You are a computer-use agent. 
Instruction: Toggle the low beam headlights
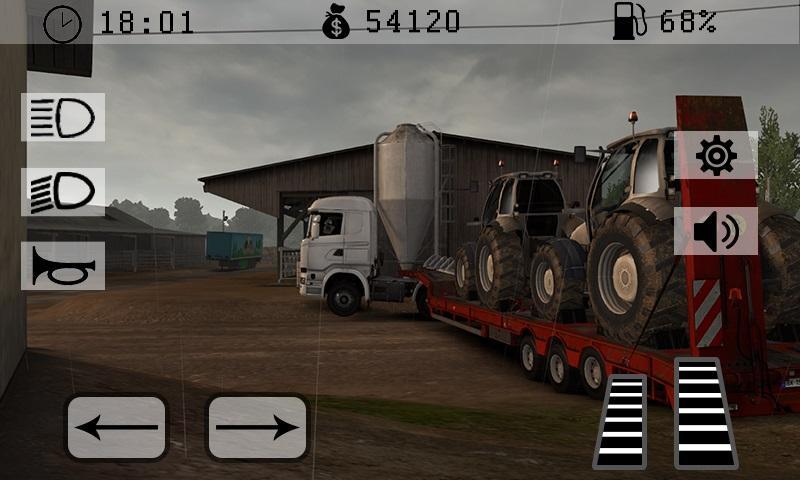(x=63, y=192)
